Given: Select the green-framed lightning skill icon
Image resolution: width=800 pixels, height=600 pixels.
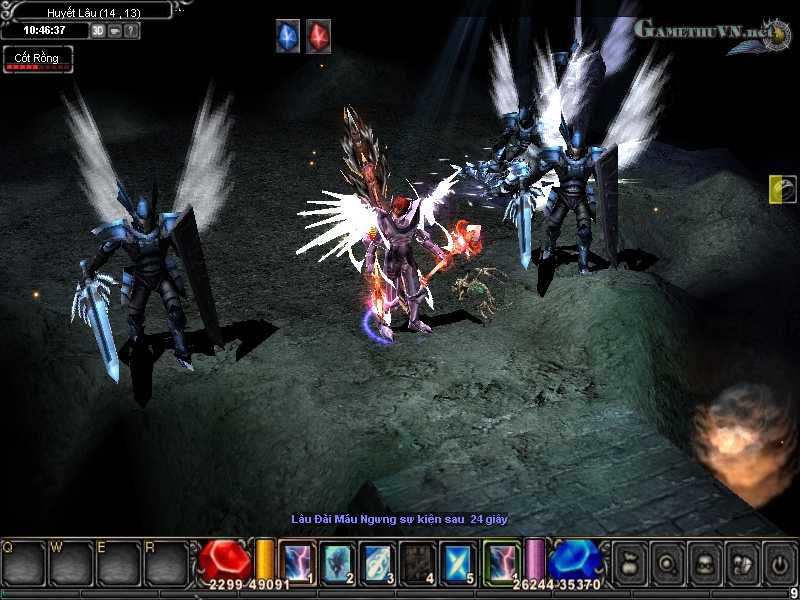Looking at the screenshot, I should (x=501, y=561).
